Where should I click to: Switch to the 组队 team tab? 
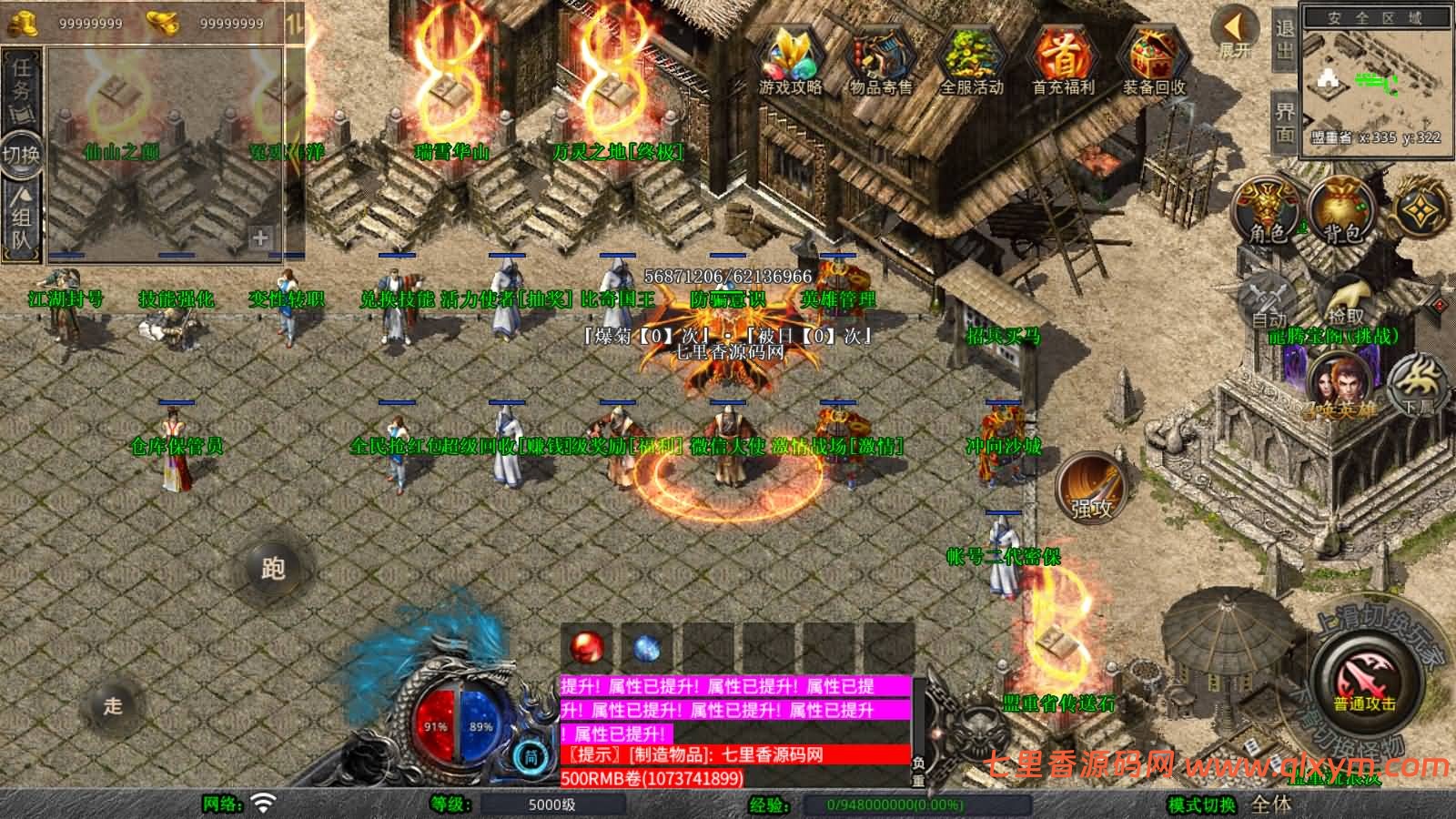tap(22, 218)
